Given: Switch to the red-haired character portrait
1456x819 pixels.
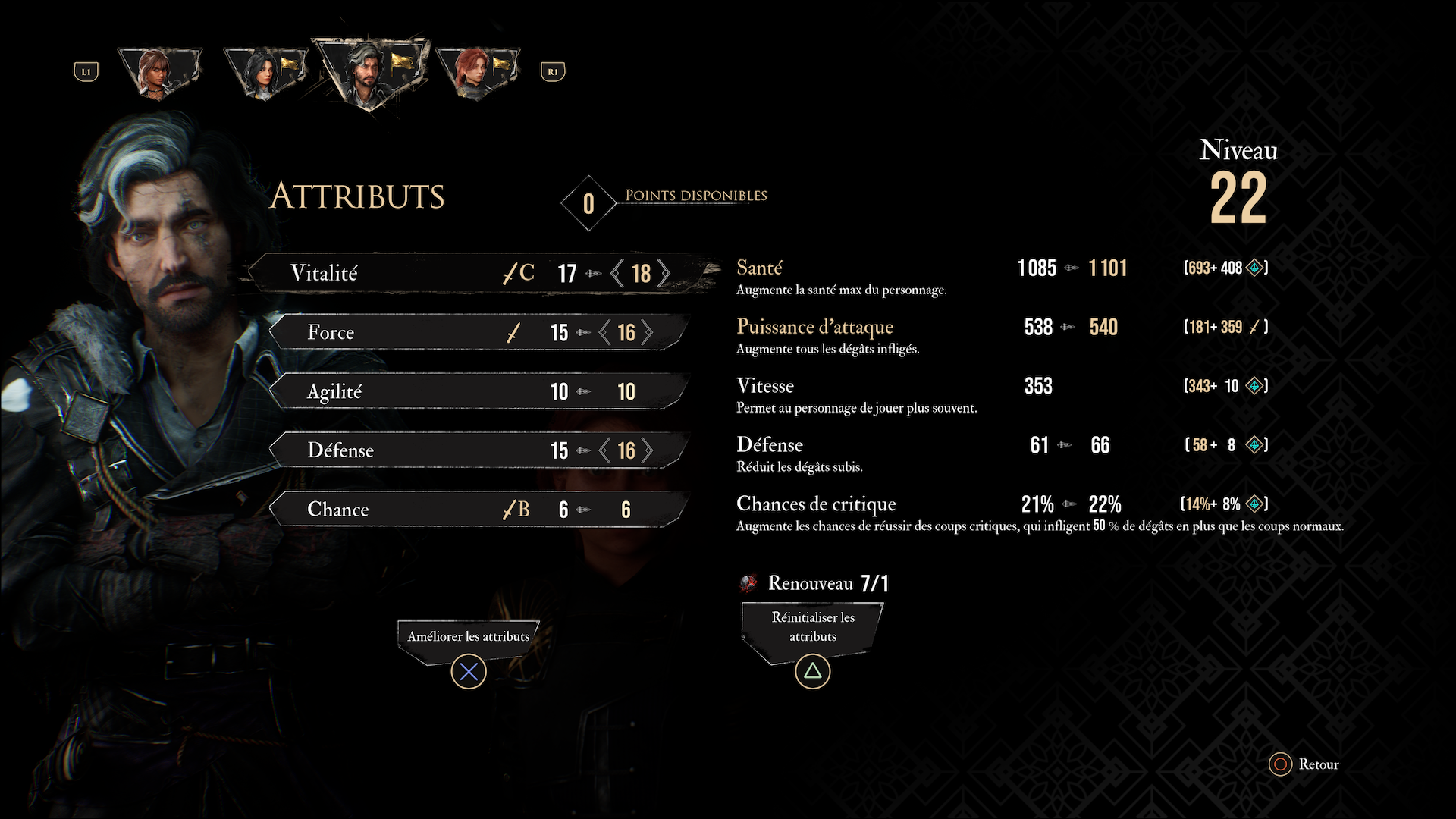Looking at the screenshot, I should (x=475, y=72).
